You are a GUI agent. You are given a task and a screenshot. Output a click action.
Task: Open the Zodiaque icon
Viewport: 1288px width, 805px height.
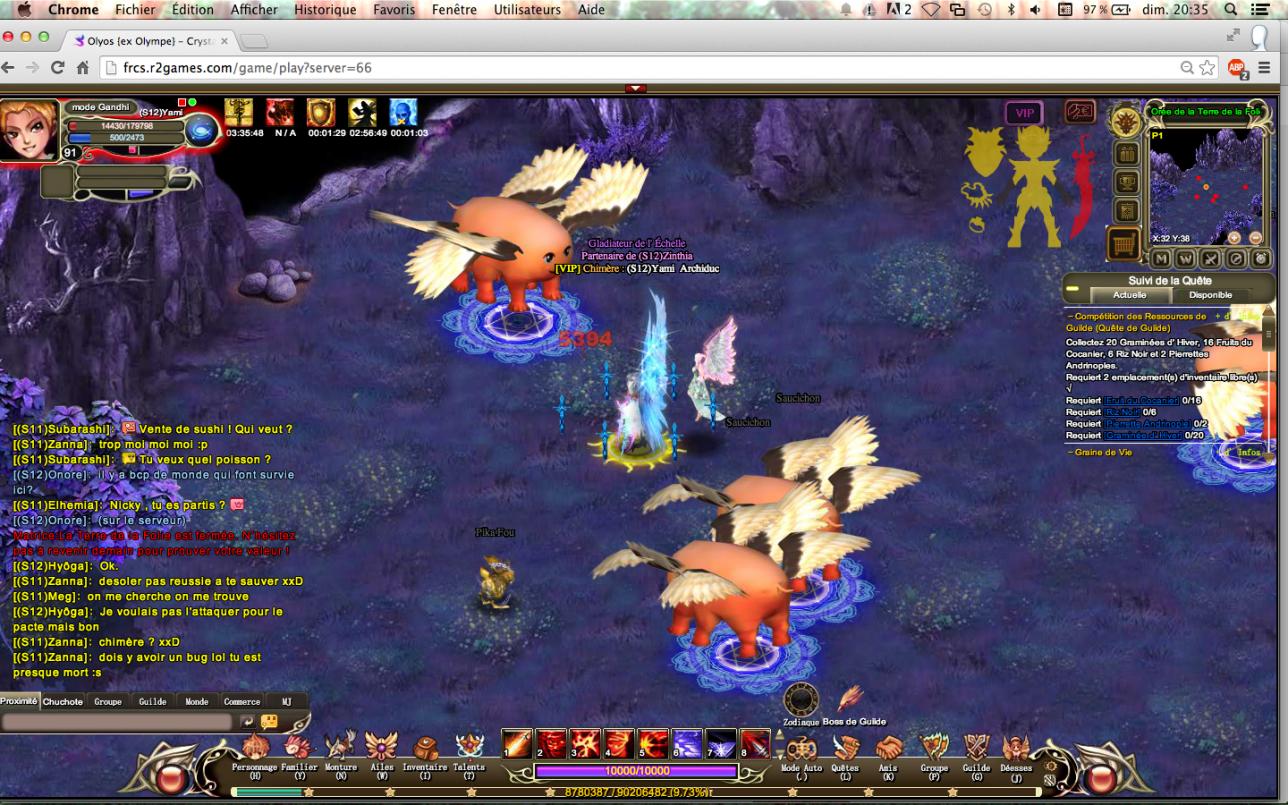click(801, 699)
